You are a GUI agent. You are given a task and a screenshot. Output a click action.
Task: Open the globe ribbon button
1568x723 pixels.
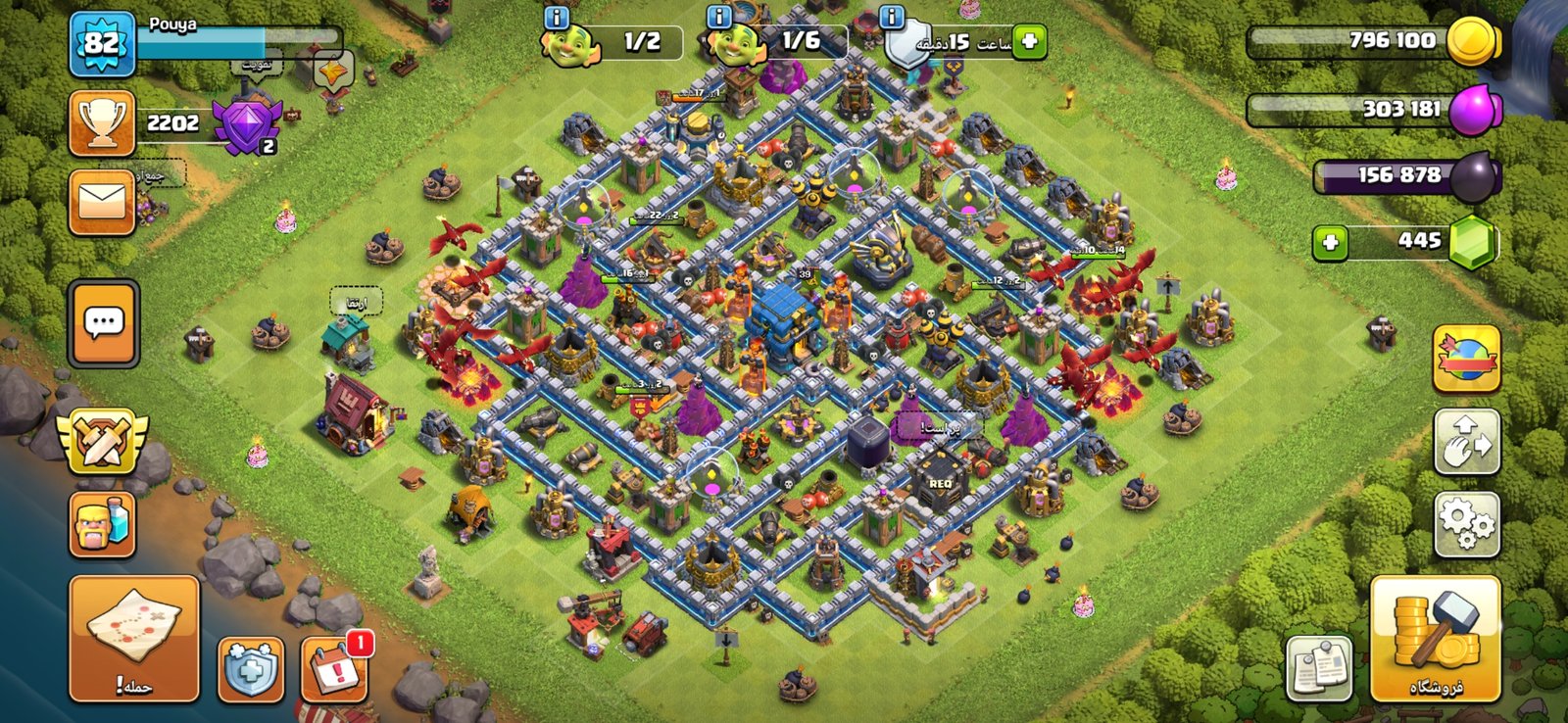tap(1466, 359)
